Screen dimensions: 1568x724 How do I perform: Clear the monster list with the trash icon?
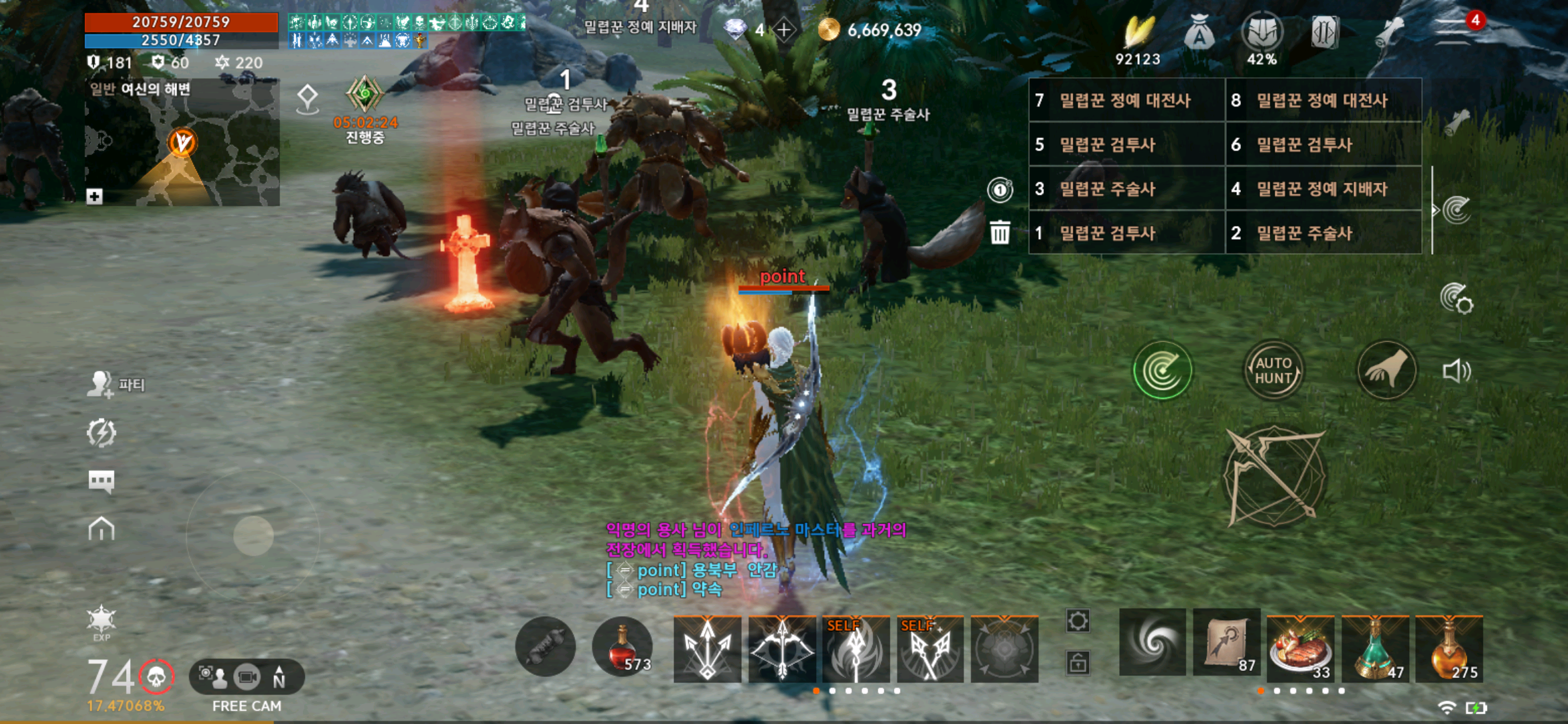[999, 233]
